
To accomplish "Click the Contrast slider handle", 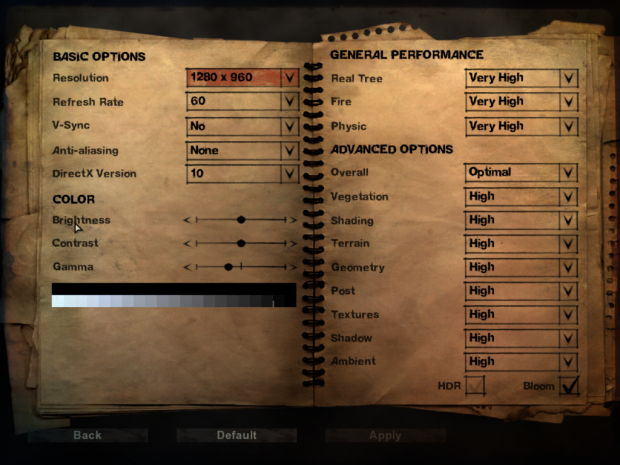I will [x=241, y=243].
